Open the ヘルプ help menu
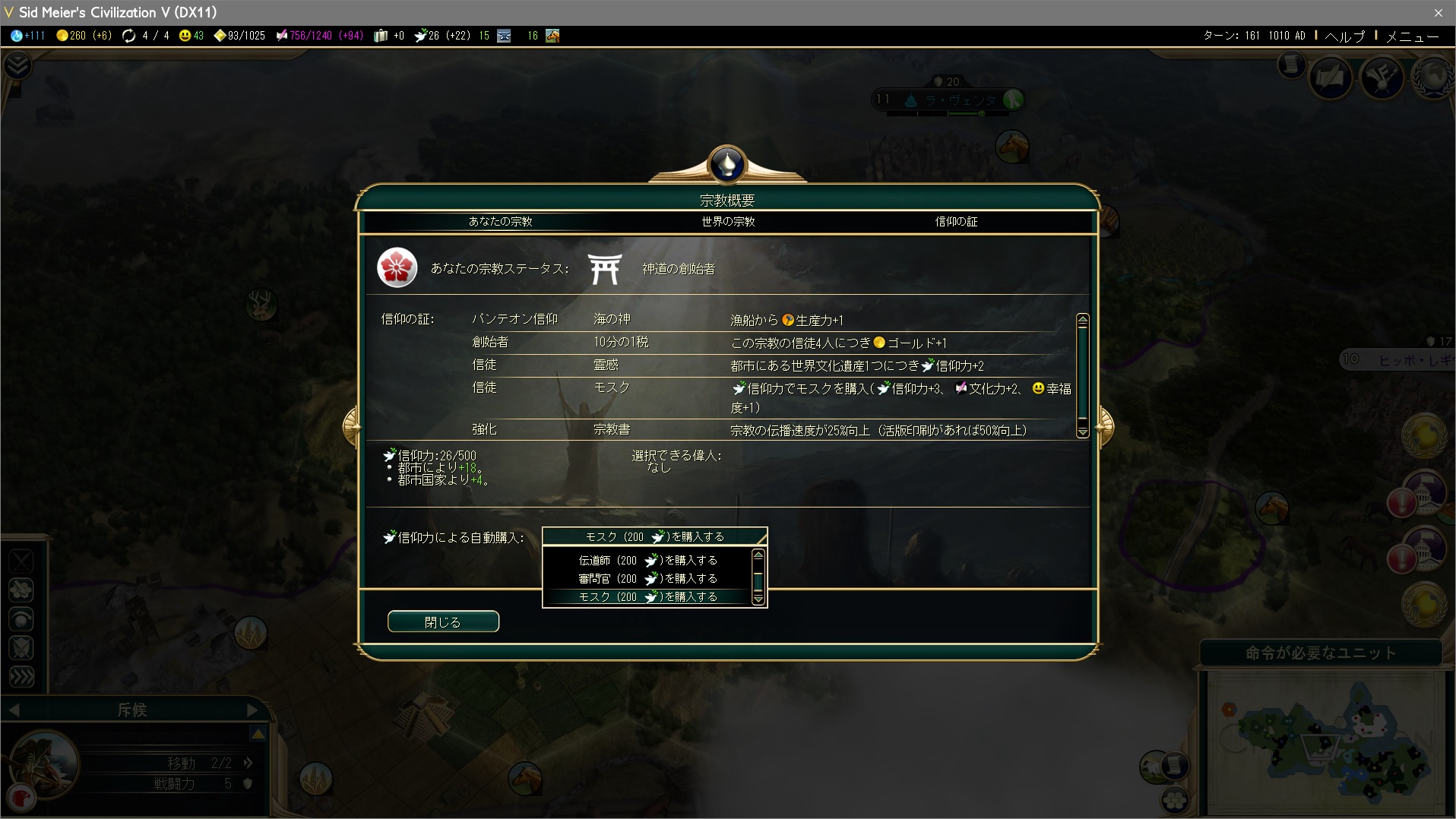The width and height of the screenshot is (1456, 819). (1344, 36)
